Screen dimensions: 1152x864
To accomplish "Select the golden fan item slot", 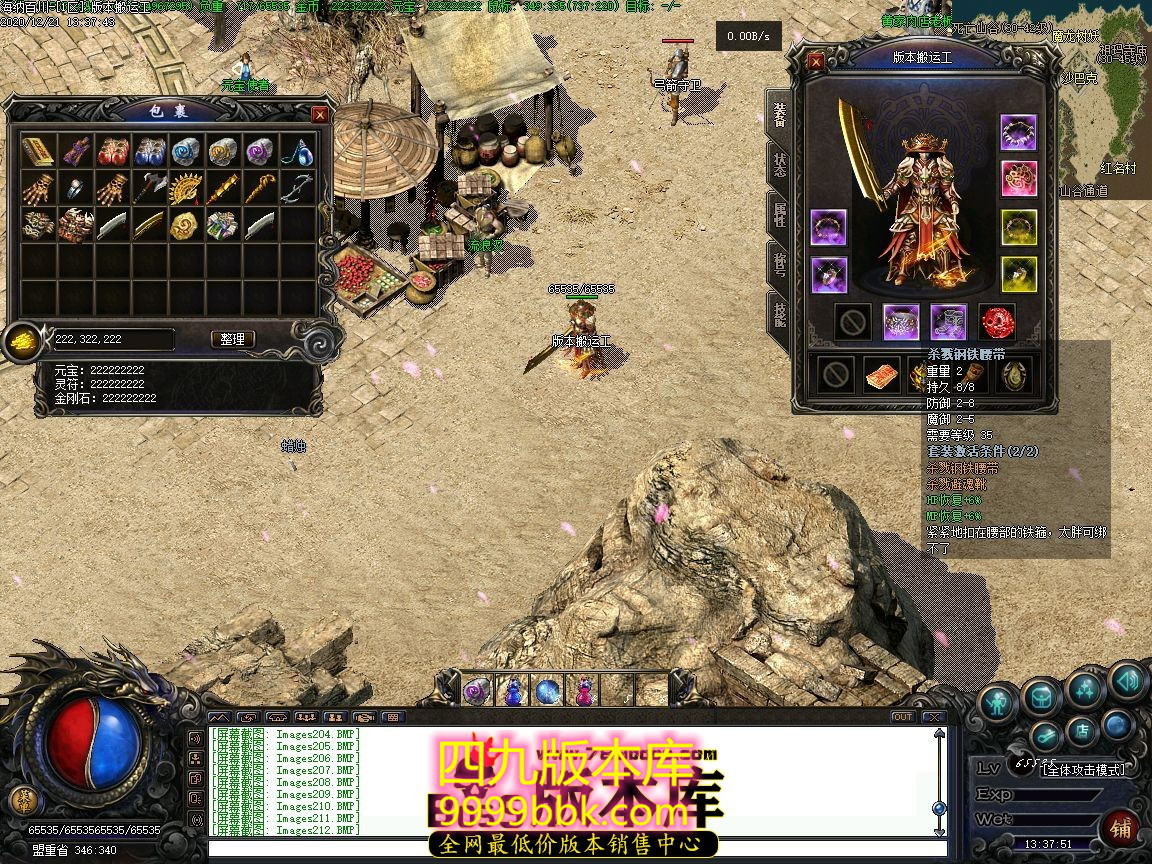I will pyautogui.click(x=186, y=188).
